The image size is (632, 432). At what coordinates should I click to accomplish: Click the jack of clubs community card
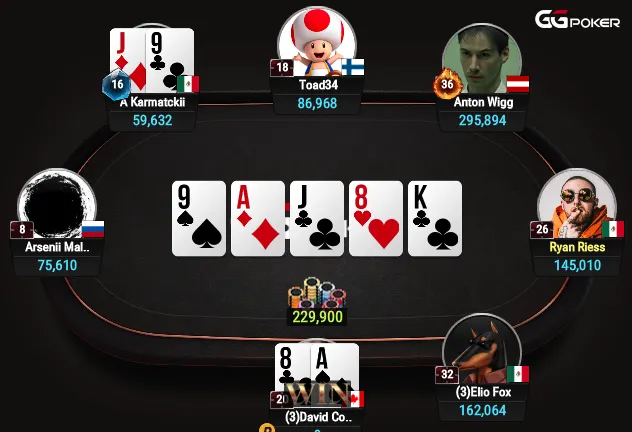tap(317, 218)
